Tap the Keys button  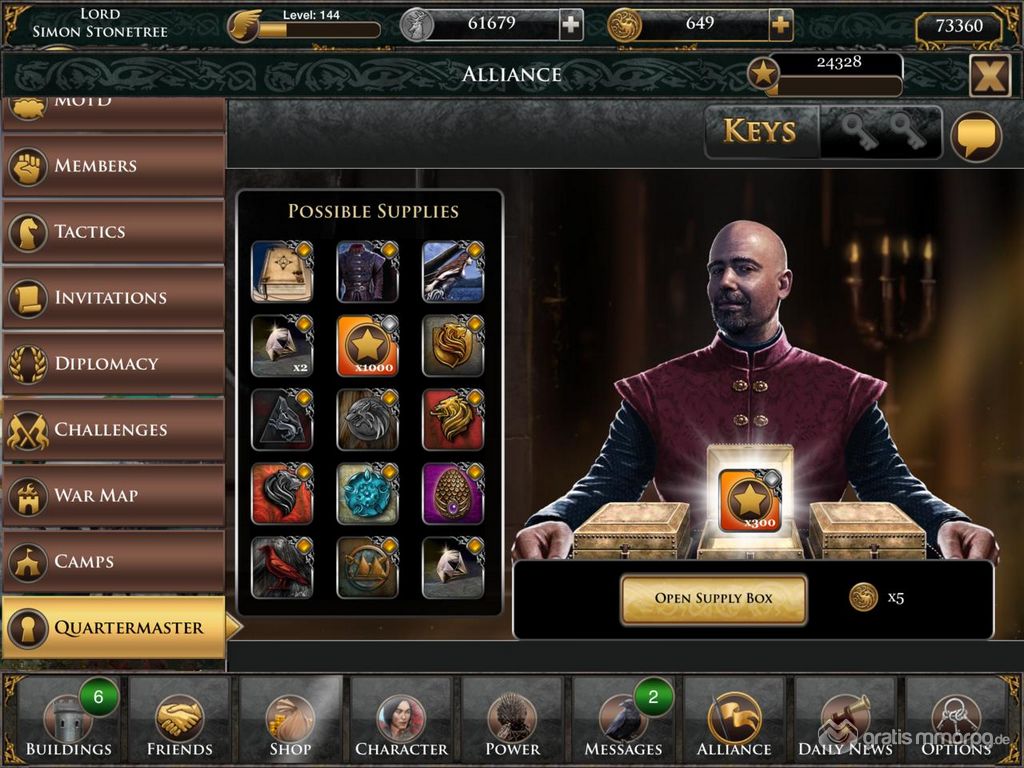[x=760, y=132]
